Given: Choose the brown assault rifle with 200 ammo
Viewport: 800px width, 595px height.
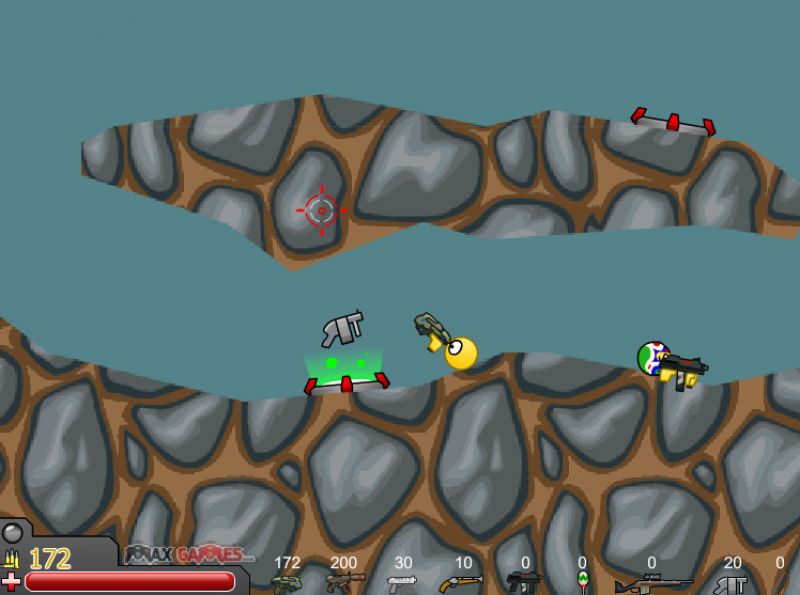Looking at the screenshot, I should (x=341, y=582).
